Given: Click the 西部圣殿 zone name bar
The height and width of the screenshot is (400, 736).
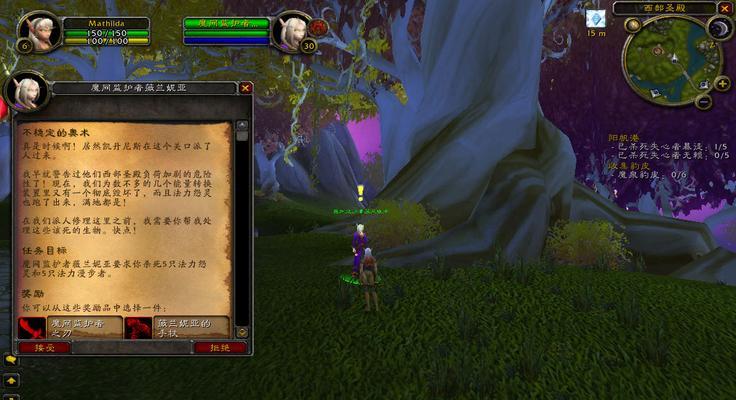Looking at the screenshot, I should coord(664,8).
